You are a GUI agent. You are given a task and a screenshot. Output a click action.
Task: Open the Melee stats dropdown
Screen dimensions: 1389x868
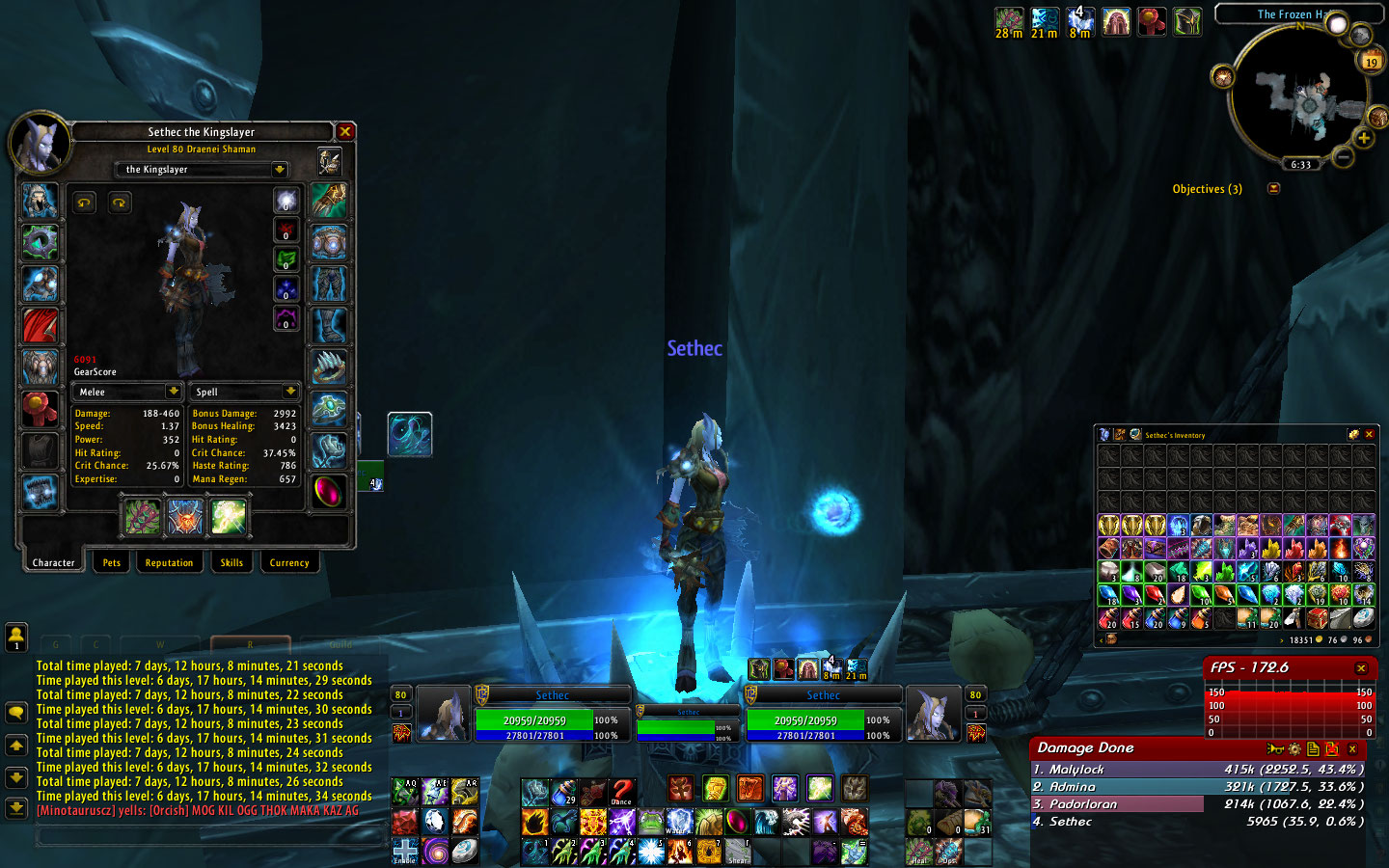click(x=173, y=392)
